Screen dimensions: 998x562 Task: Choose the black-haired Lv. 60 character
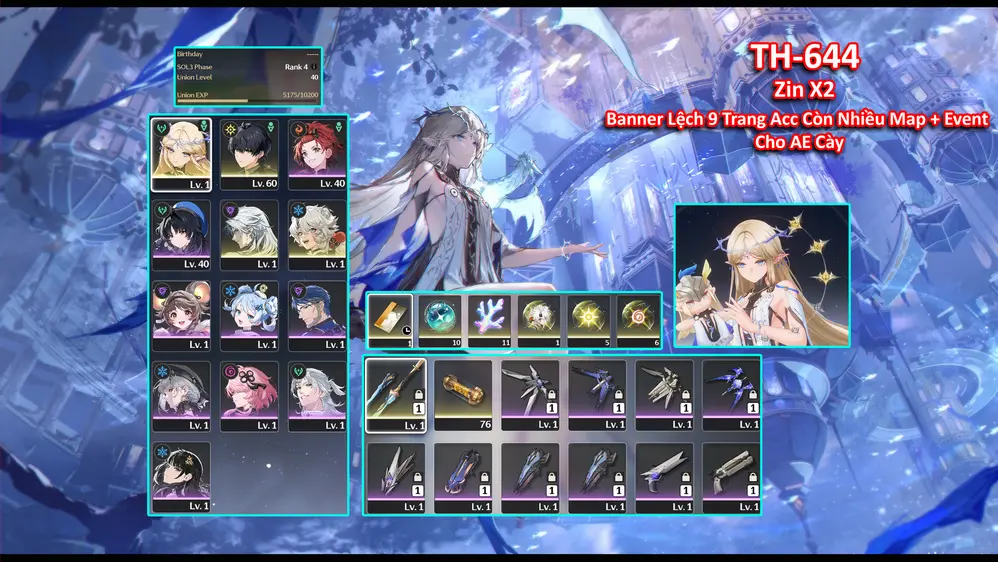click(x=249, y=153)
